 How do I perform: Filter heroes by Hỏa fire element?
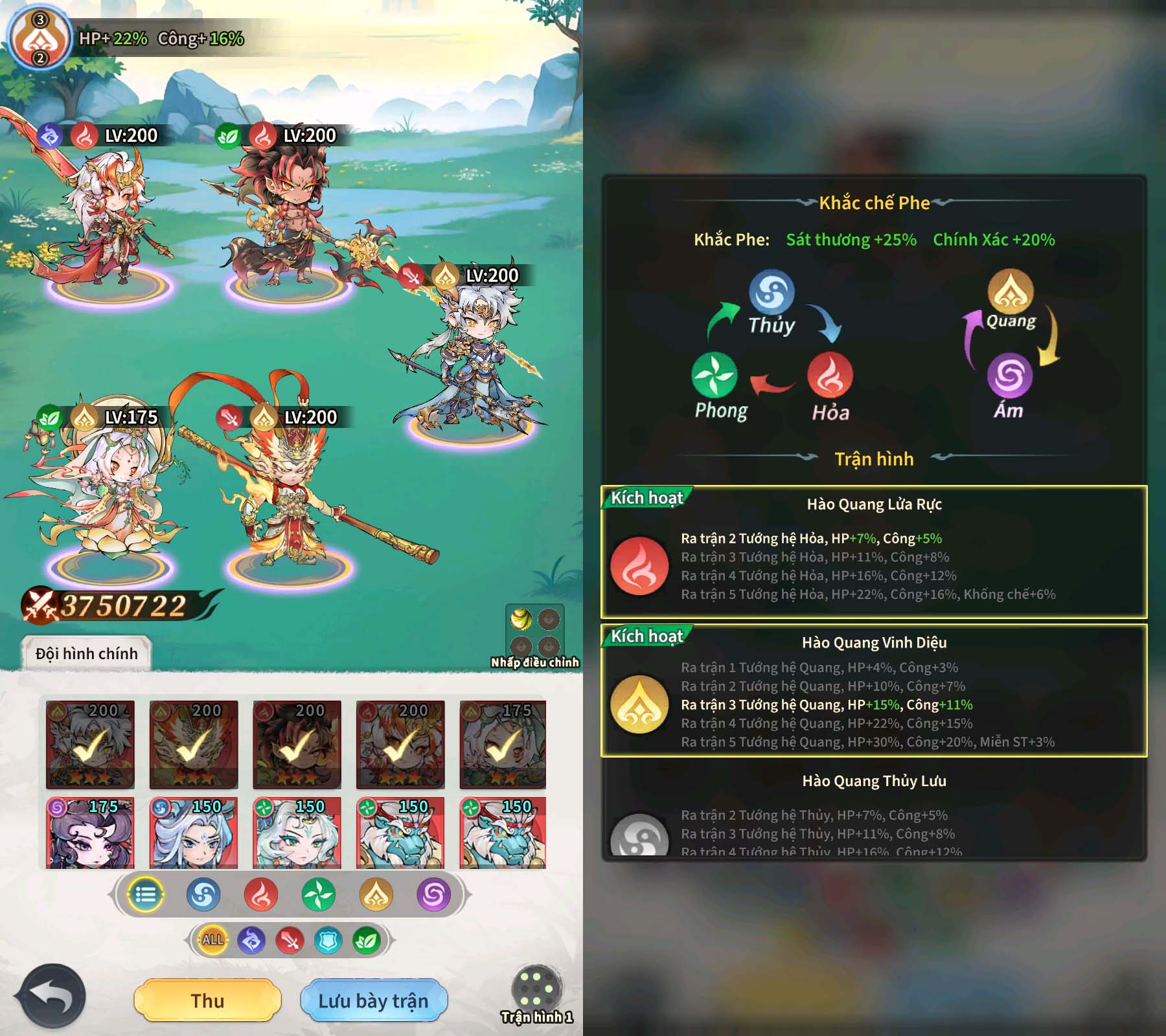(x=261, y=895)
